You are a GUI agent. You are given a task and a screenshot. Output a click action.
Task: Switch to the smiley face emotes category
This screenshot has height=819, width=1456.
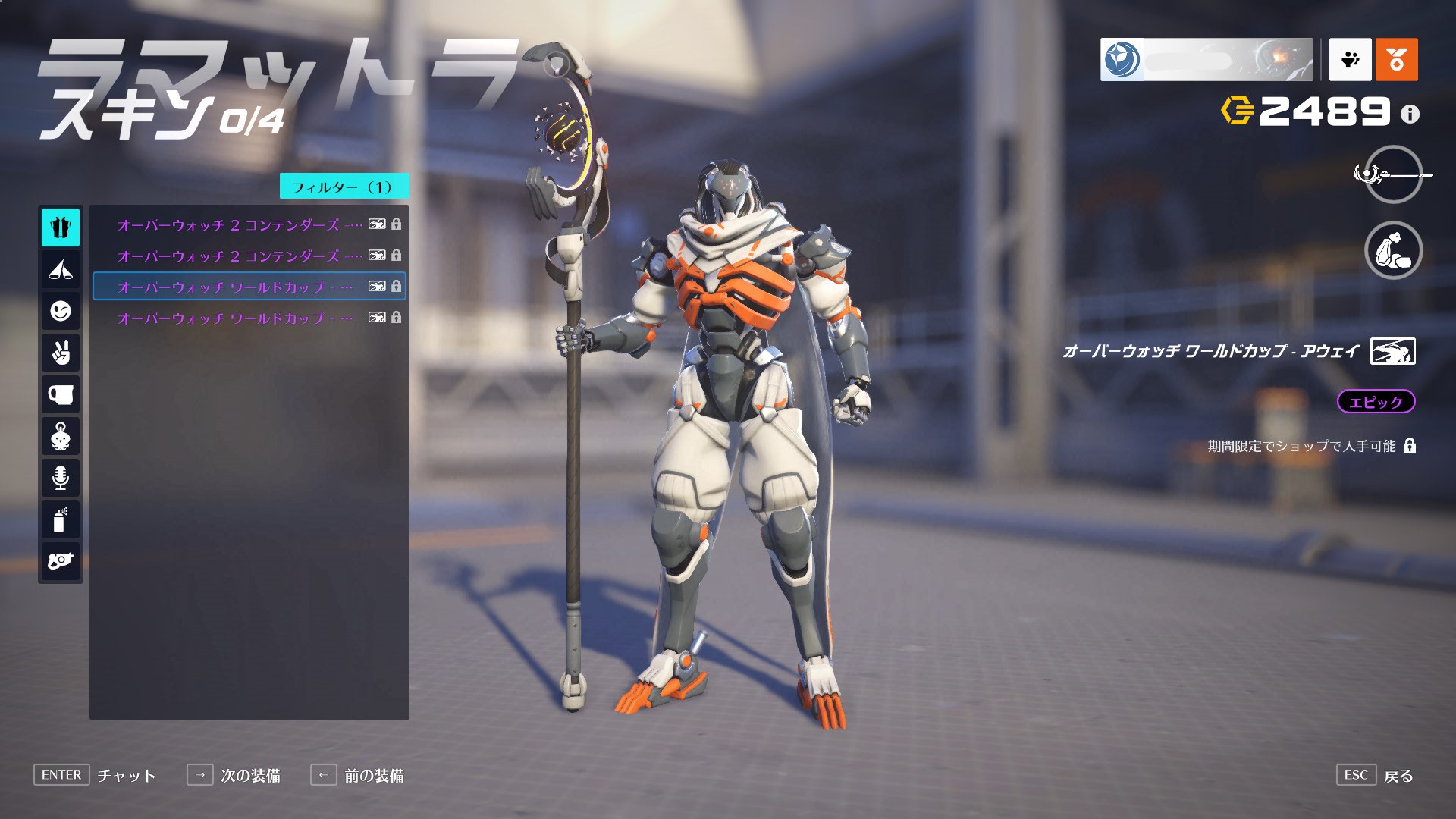tap(61, 311)
